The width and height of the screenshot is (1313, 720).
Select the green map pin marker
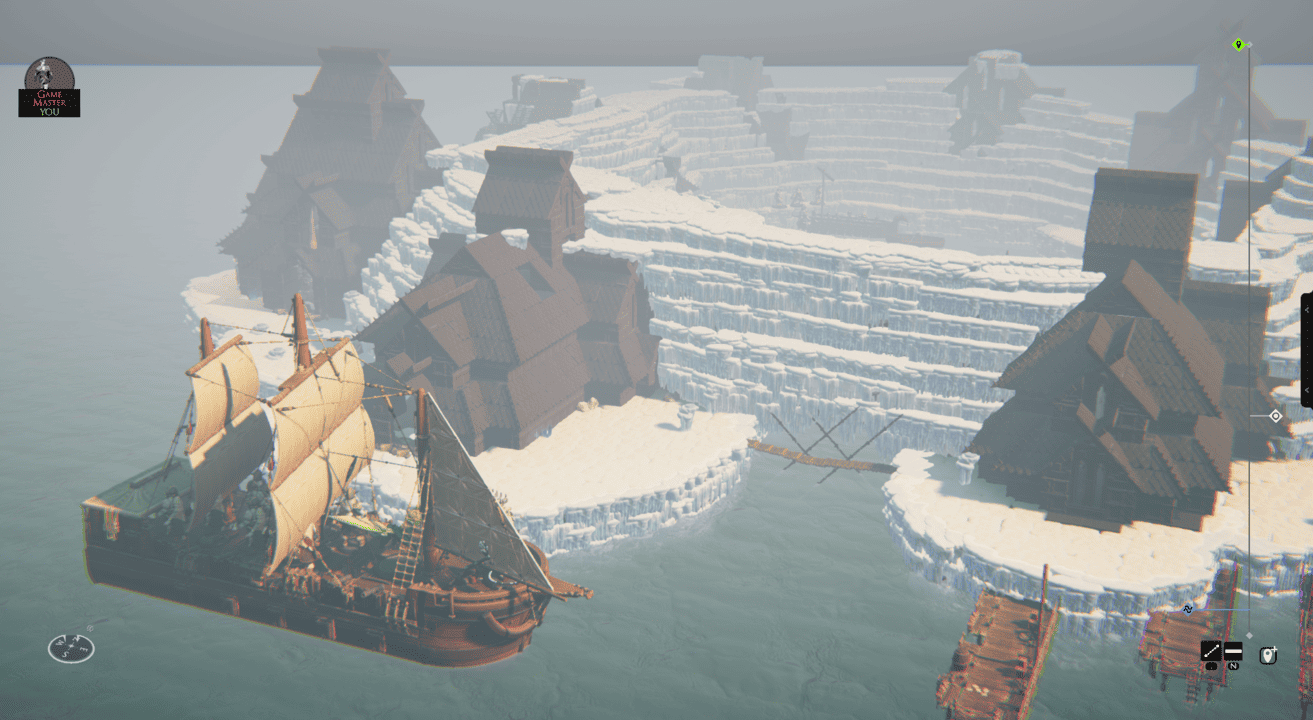(1238, 45)
